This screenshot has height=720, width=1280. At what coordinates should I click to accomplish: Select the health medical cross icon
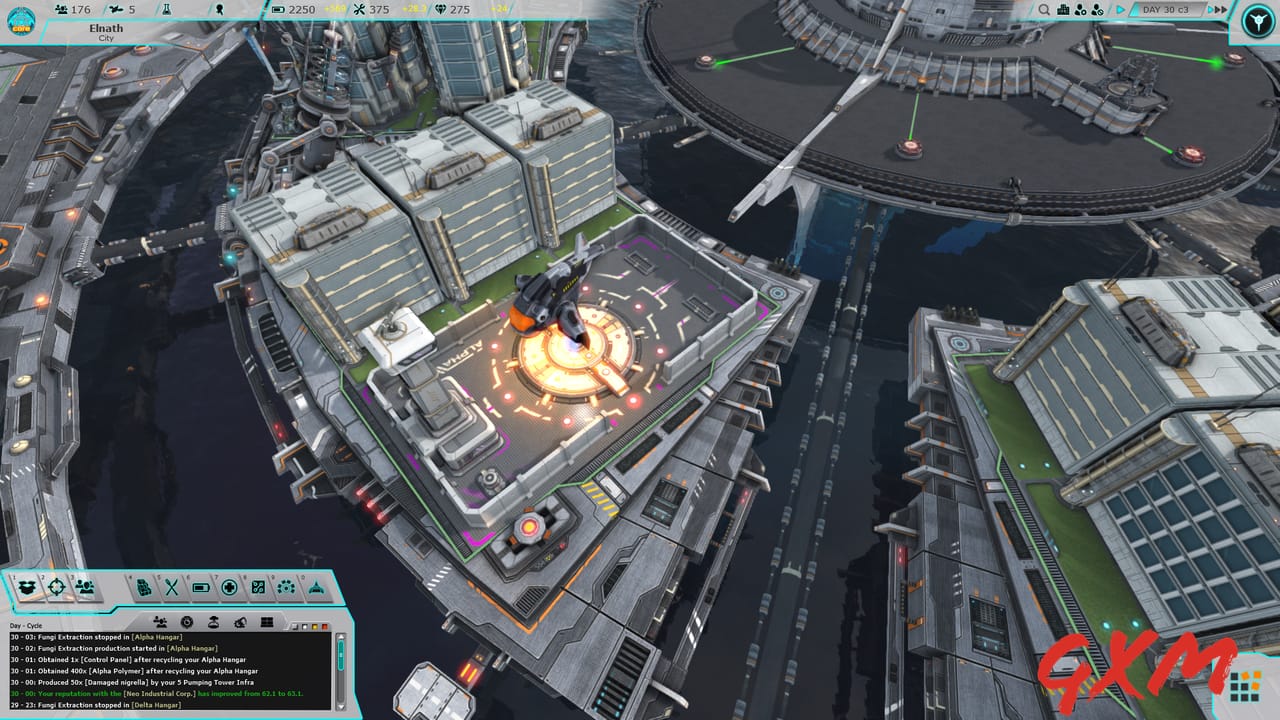point(230,587)
